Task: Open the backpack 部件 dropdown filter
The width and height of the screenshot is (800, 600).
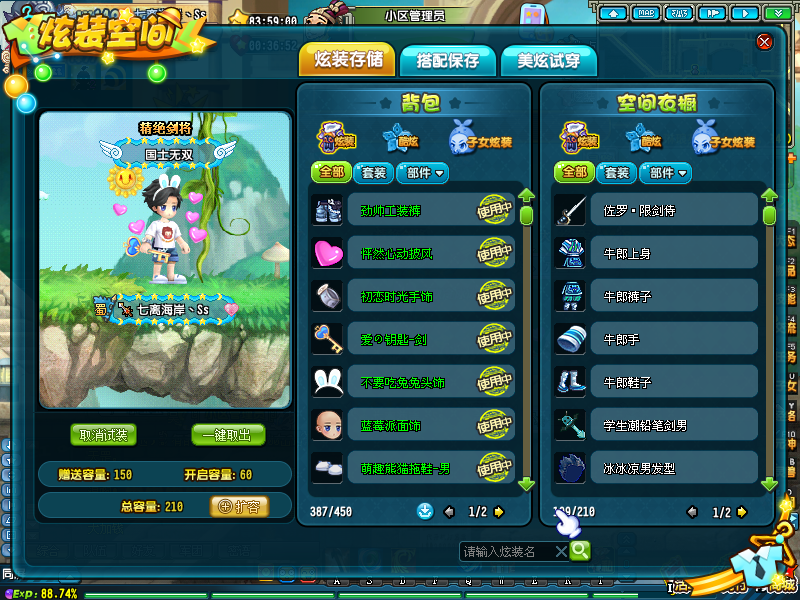Action: coord(425,173)
